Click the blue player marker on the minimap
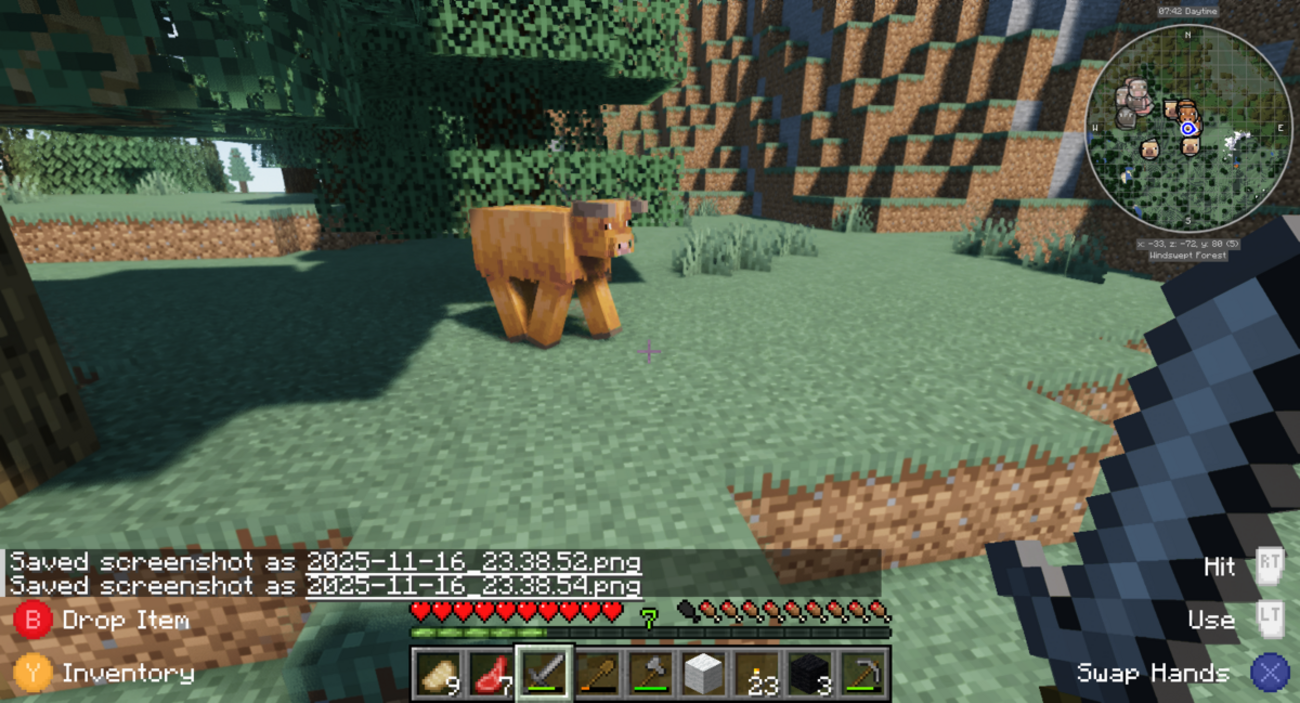The height and width of the screenshot is (703, 1300). 1188,128
